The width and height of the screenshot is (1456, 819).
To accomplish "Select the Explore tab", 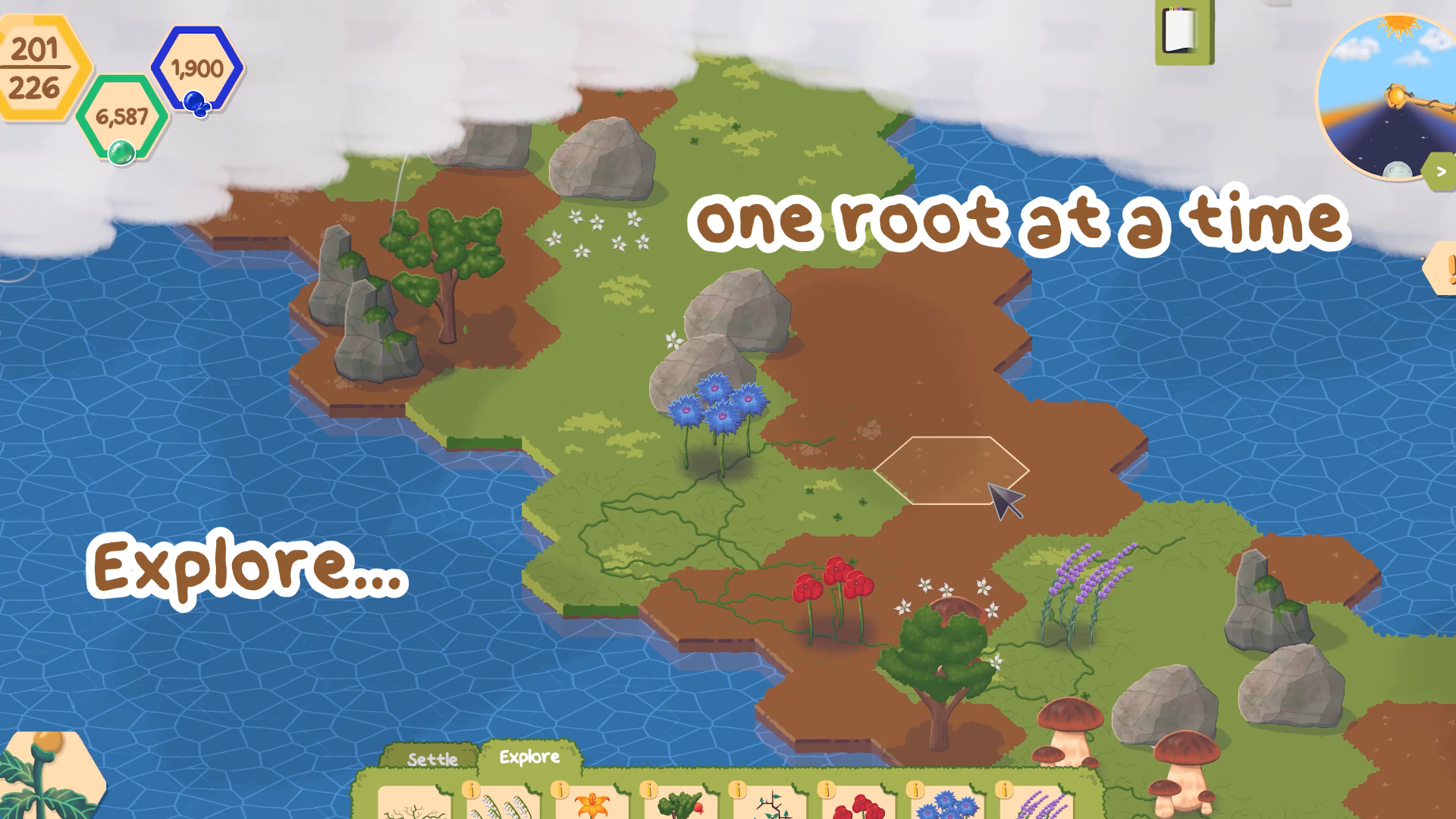I will (x=529, y=757).
